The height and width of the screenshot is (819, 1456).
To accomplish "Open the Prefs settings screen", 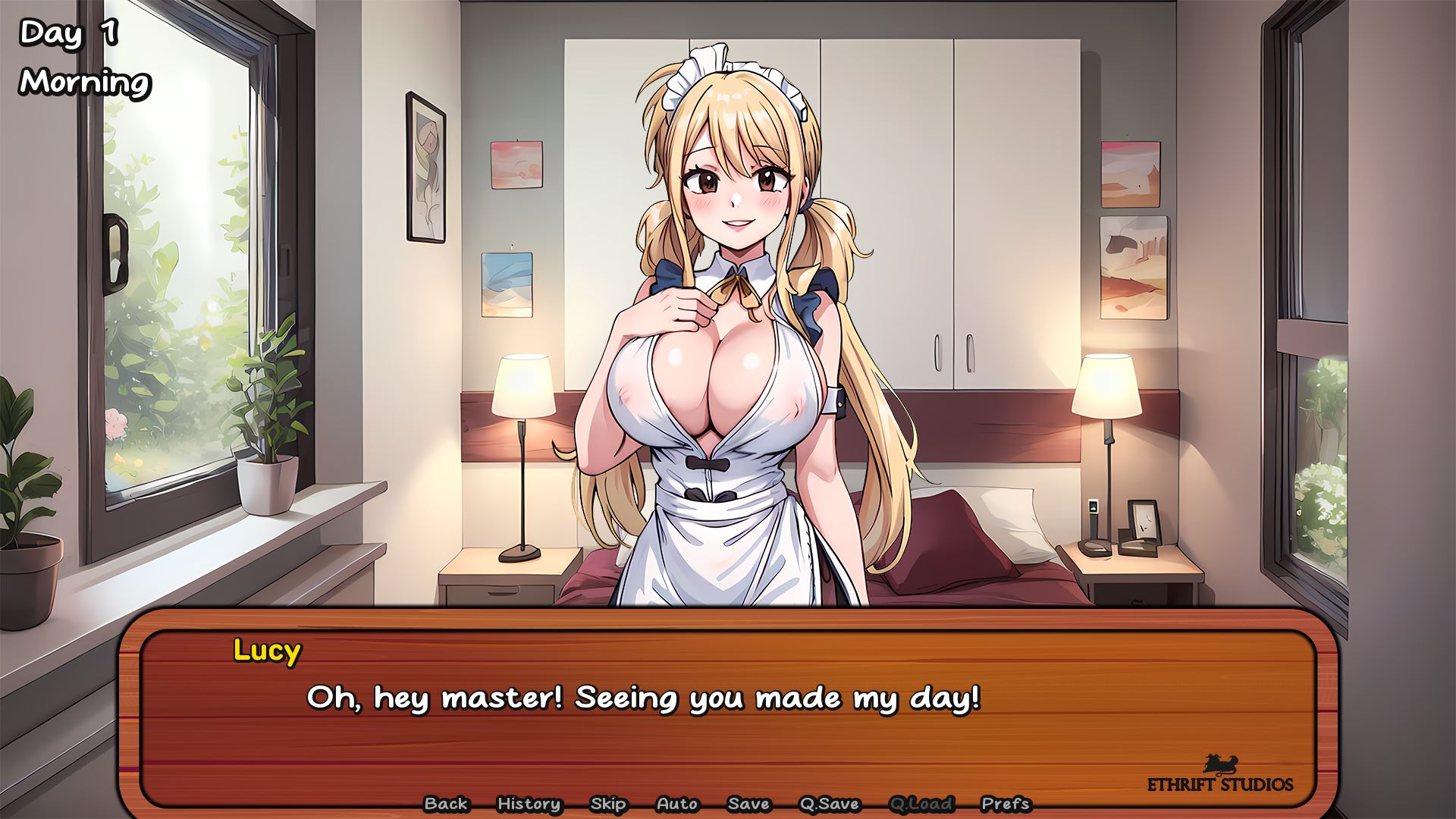I will pyautogui.click(x=1006, y=804).
